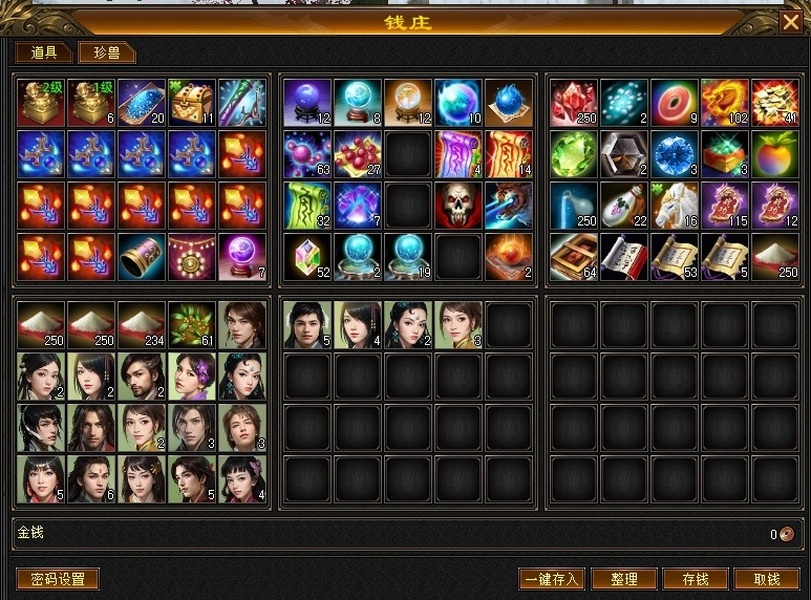Select the white horse item
Viewport: 811px width, 600px height.
[x=676, y=205]
